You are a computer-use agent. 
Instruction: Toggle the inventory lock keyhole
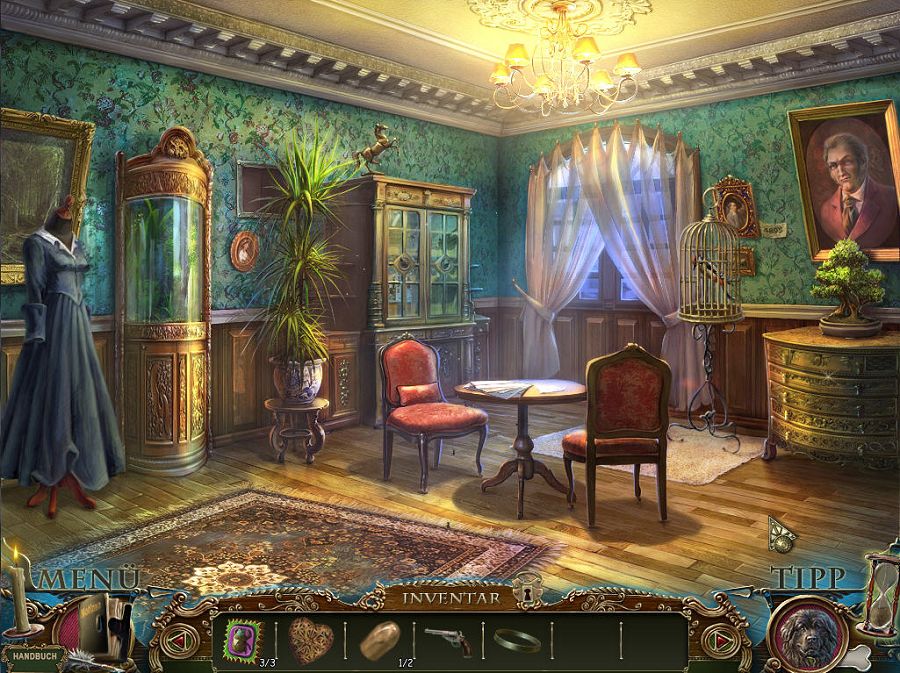pos(525,597)
